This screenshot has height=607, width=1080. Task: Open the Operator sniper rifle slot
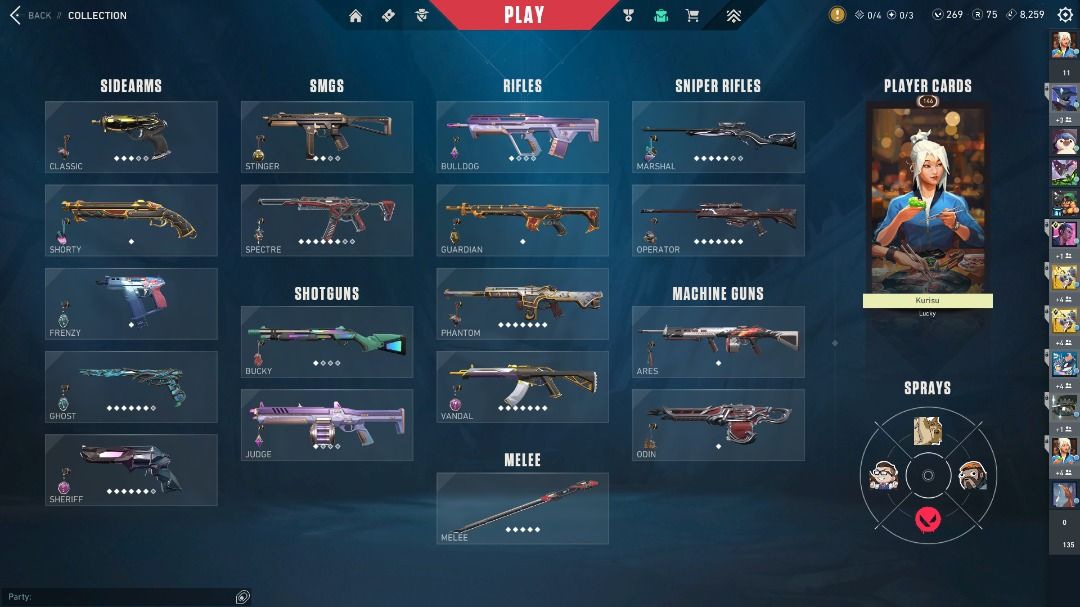(x=718, y=220)
